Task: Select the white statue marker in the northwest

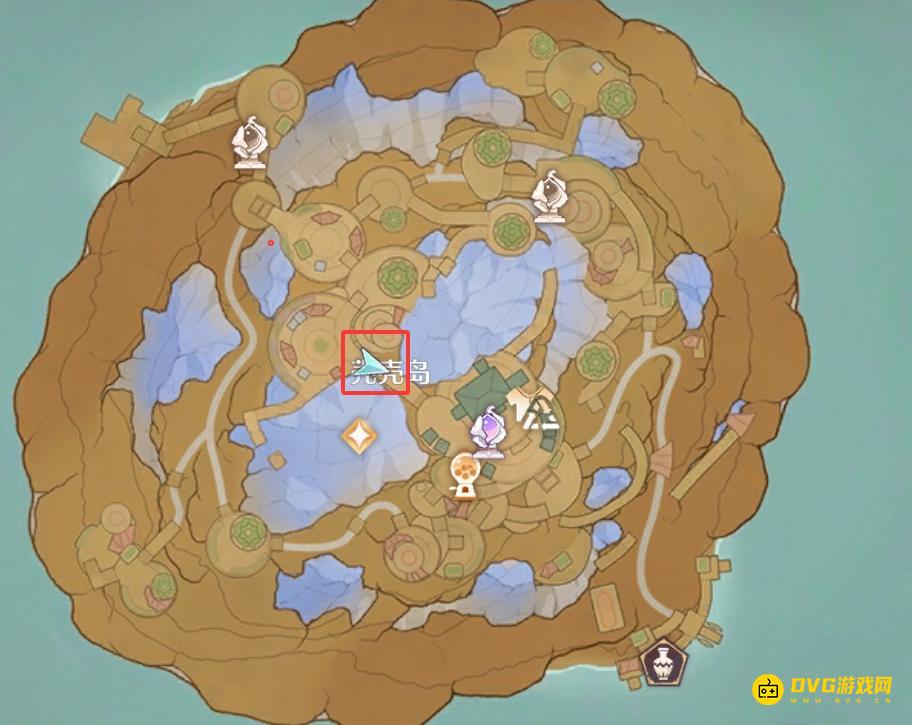Action: [250, 143]
